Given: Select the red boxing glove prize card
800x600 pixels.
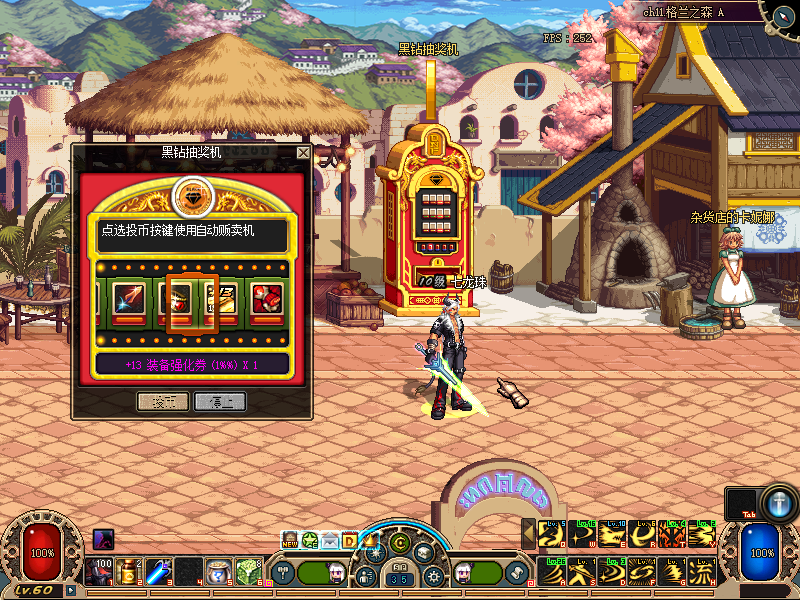Looking at the screenshot, I should click(x=266, y=297).
